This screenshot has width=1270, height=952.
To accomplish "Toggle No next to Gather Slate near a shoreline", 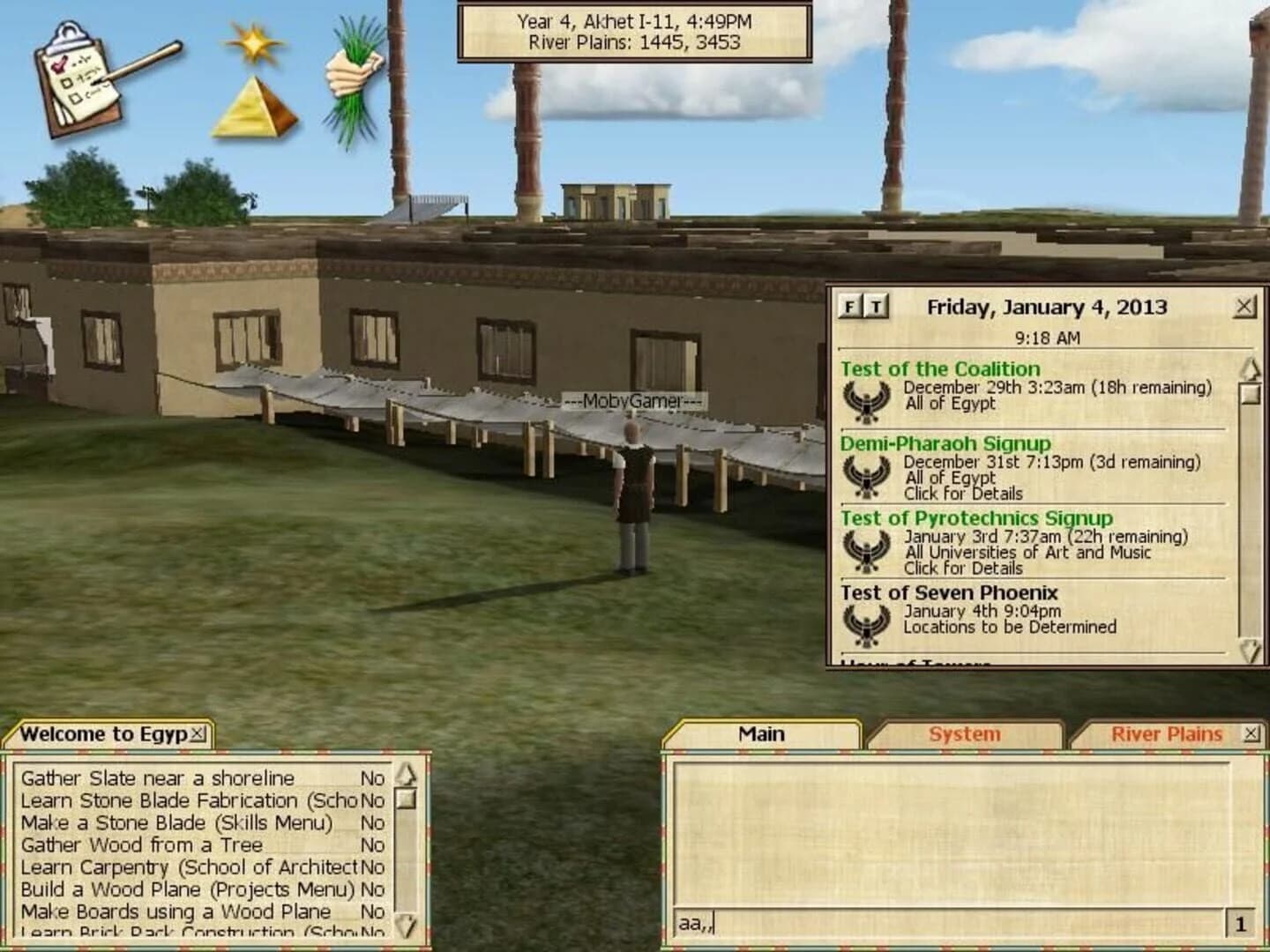I will point(371,778).
